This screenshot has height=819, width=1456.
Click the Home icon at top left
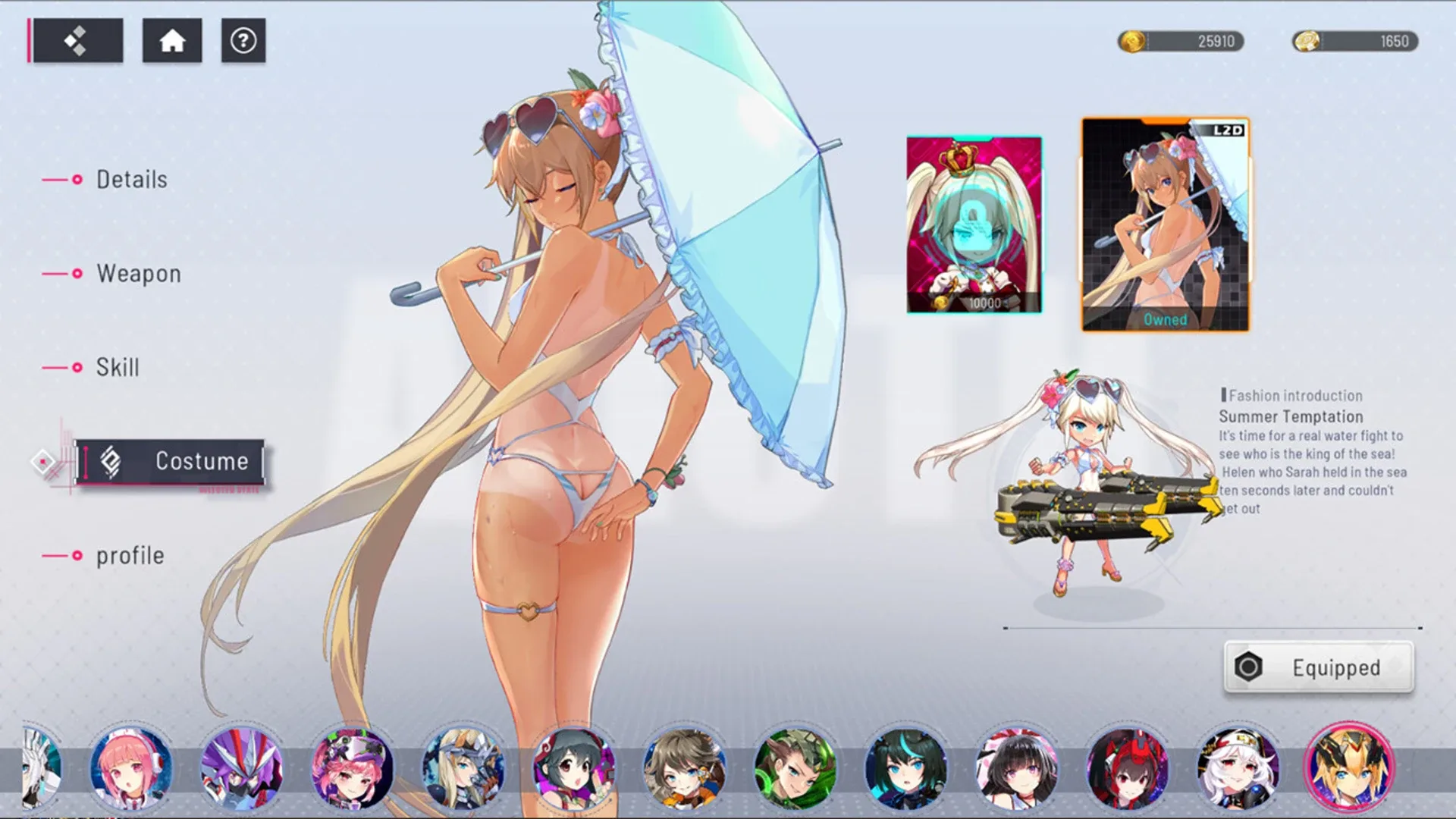coord(171,41)
